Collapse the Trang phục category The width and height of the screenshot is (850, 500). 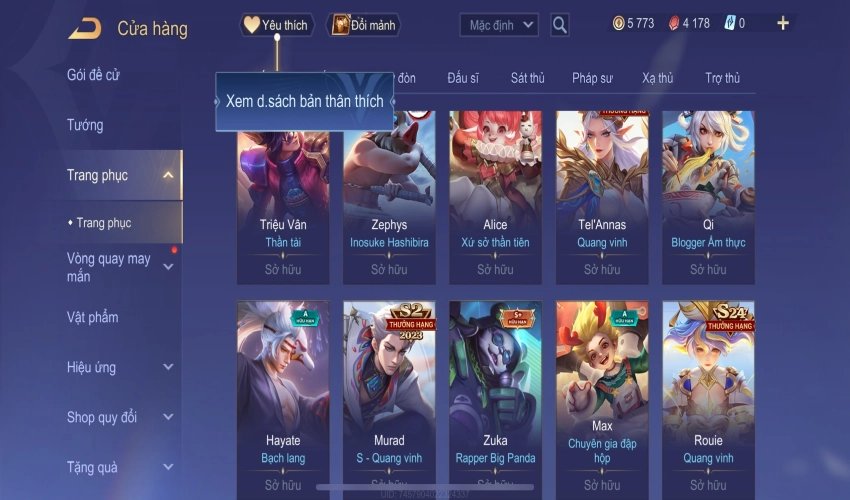(168, 176)
